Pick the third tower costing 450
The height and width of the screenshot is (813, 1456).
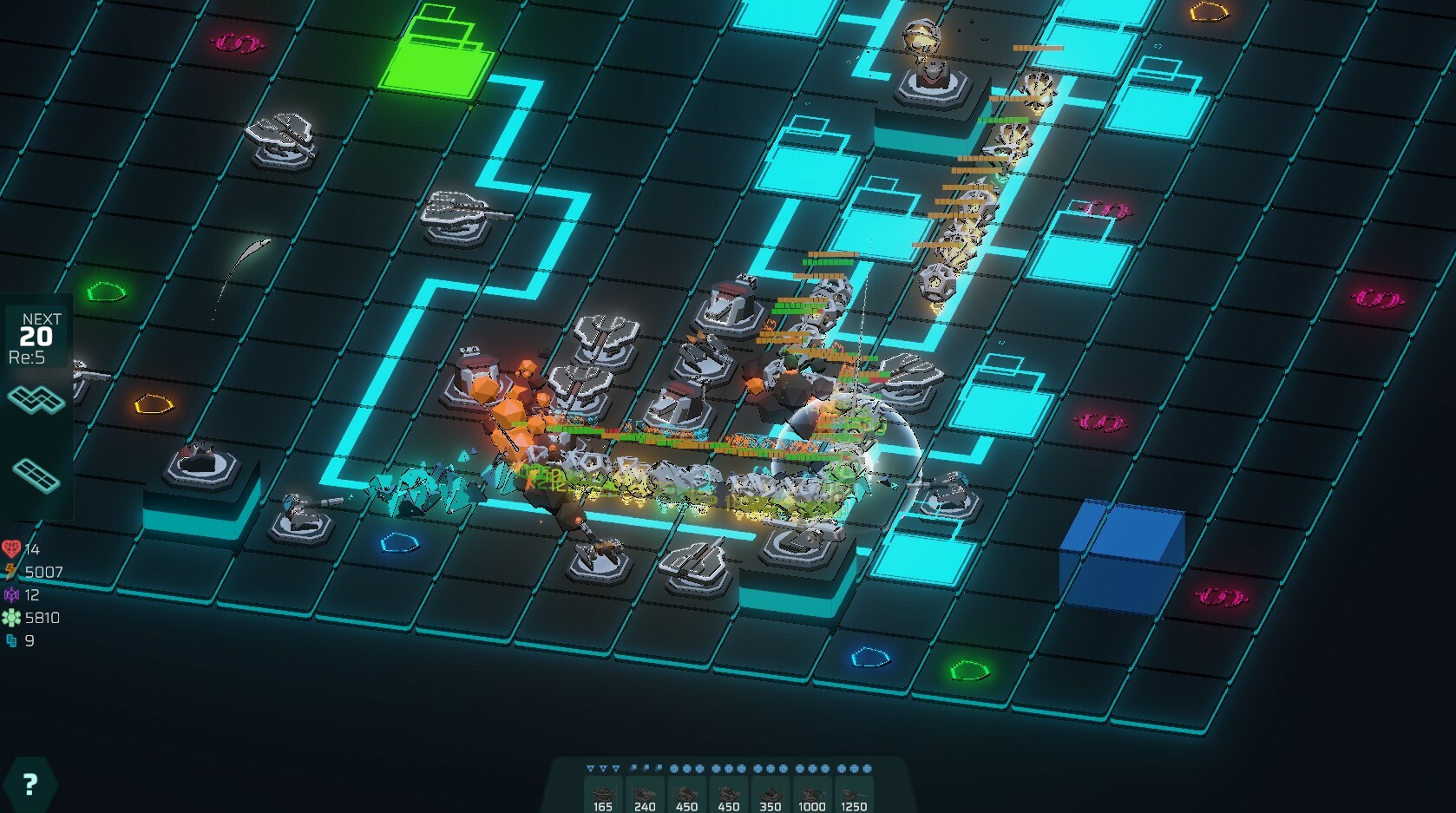tap(686, 794)
